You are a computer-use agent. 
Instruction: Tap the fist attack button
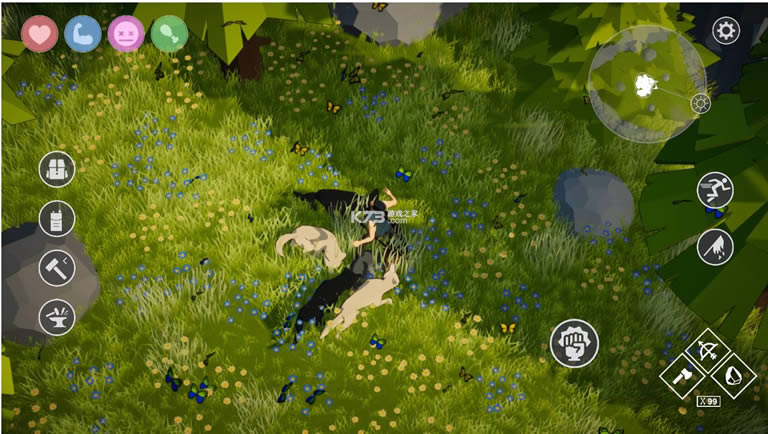pyautogui.click(x=574, y=343)
